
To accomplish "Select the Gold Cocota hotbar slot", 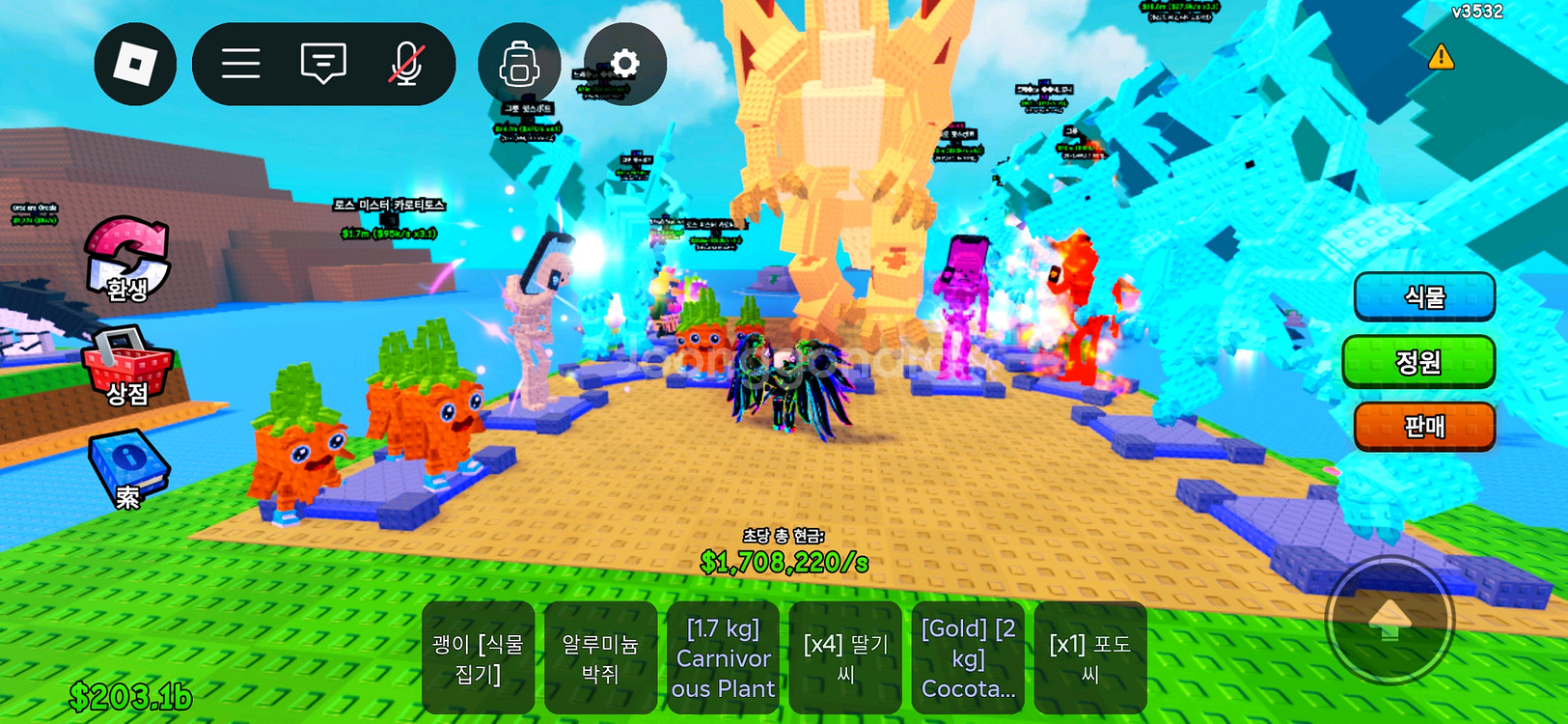I will click(x=968, y=657).
